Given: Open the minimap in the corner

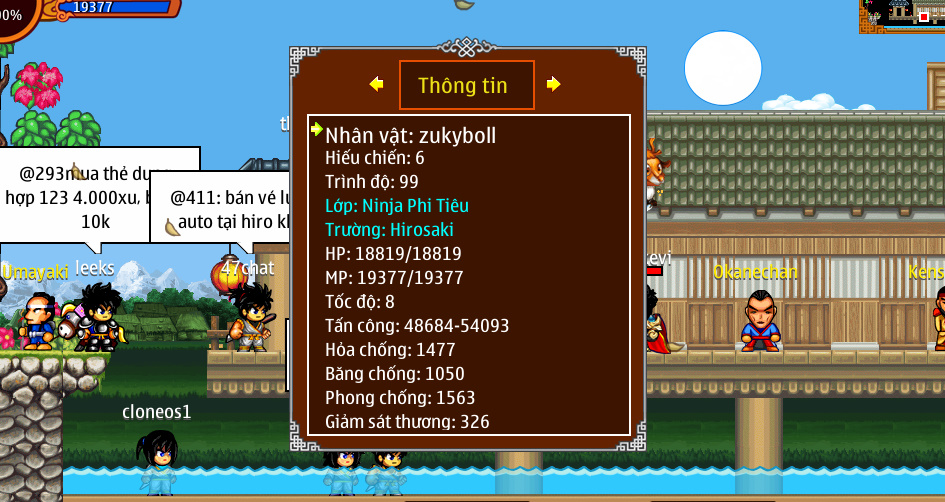Looking at the screenshot, I should 901,16.
